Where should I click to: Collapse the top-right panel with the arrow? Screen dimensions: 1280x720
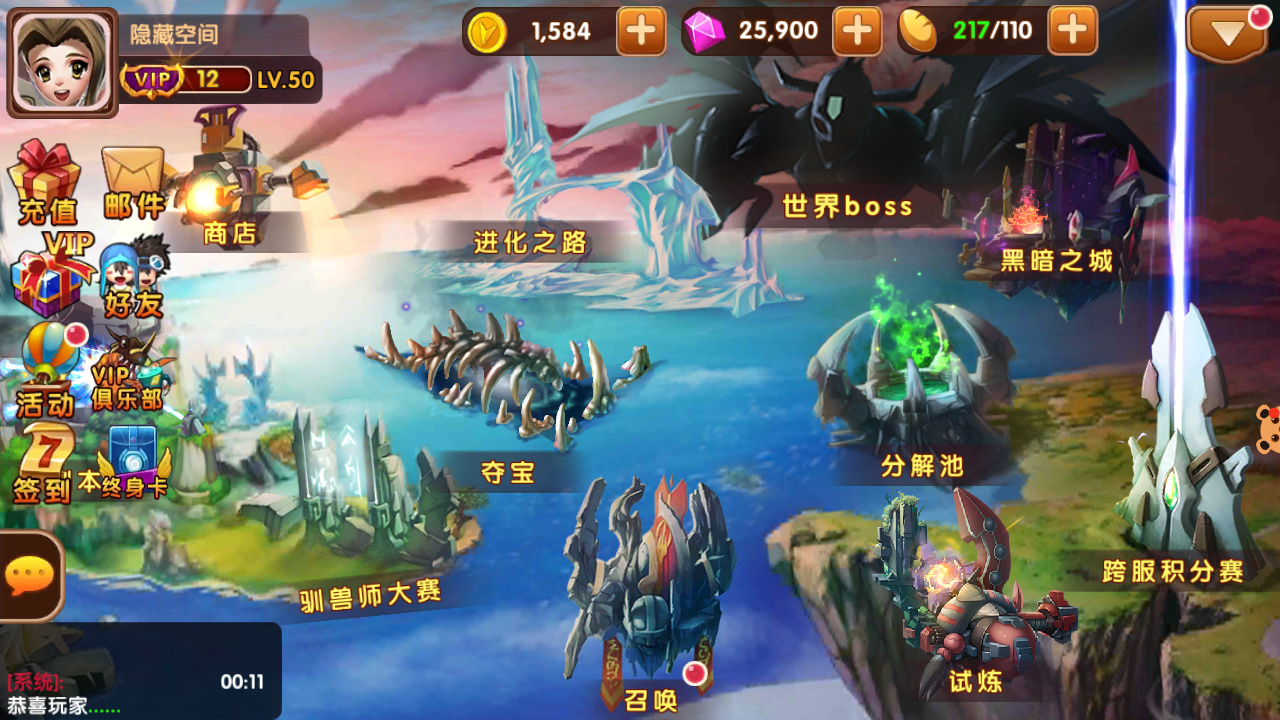point(1227,33)
